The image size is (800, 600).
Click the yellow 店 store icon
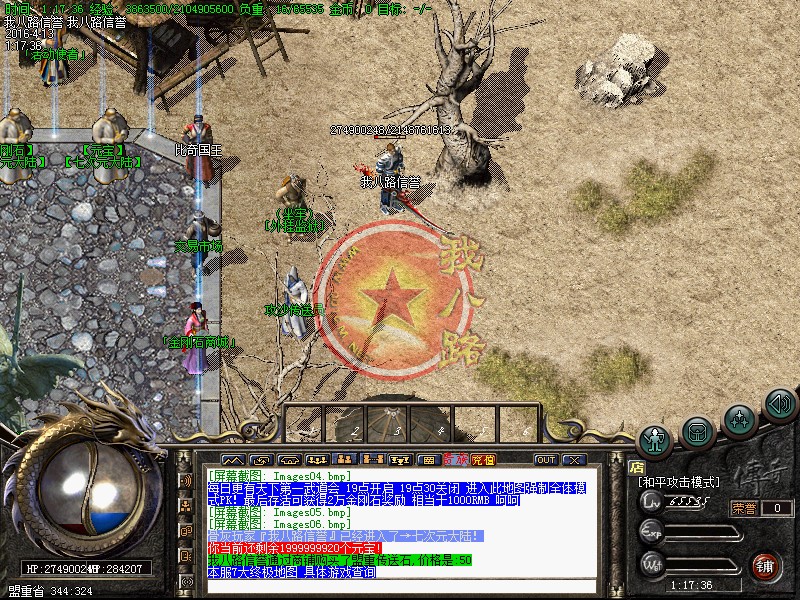point(636,465)
